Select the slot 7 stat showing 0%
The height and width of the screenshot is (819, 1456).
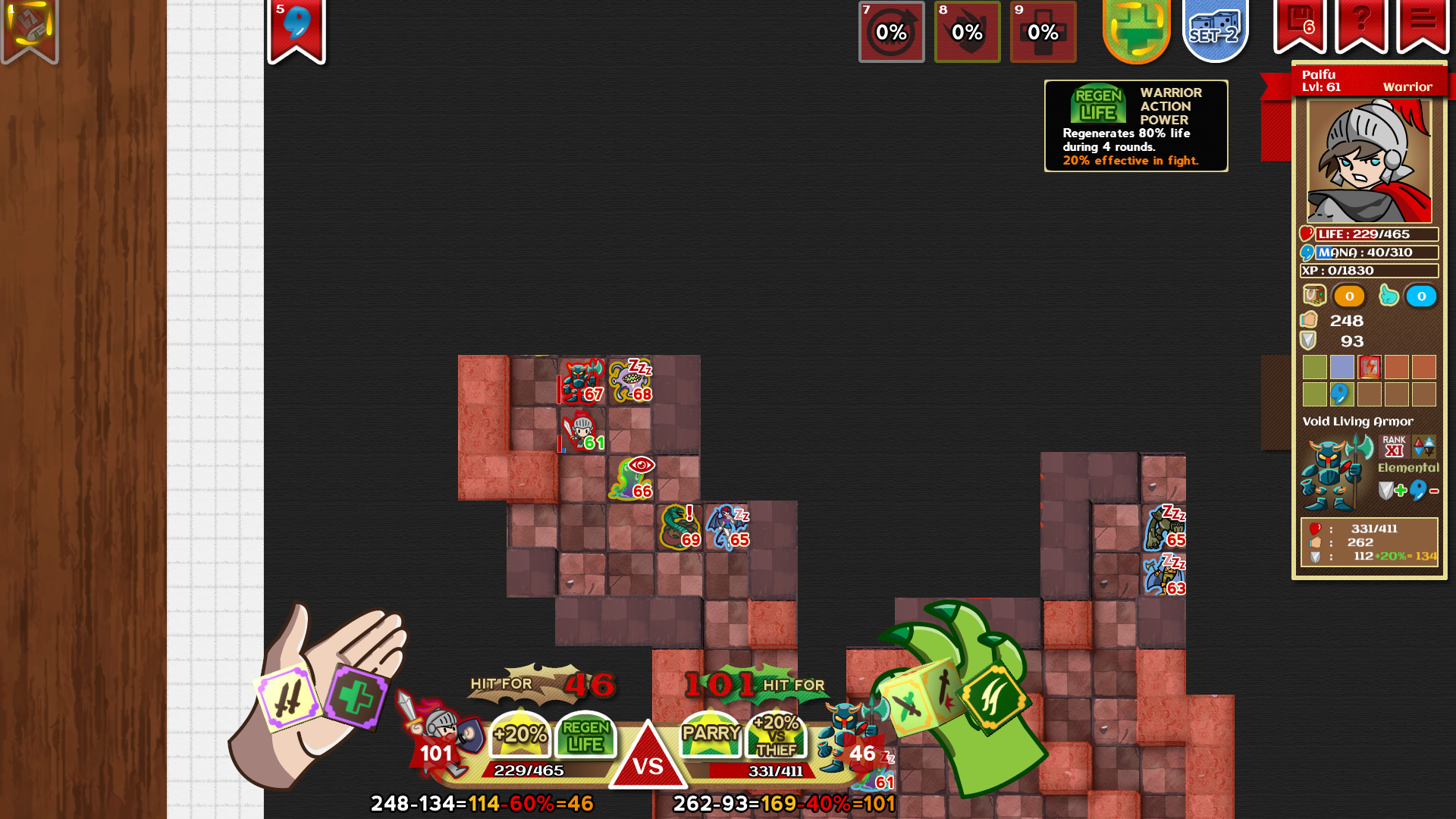[891, 33]
